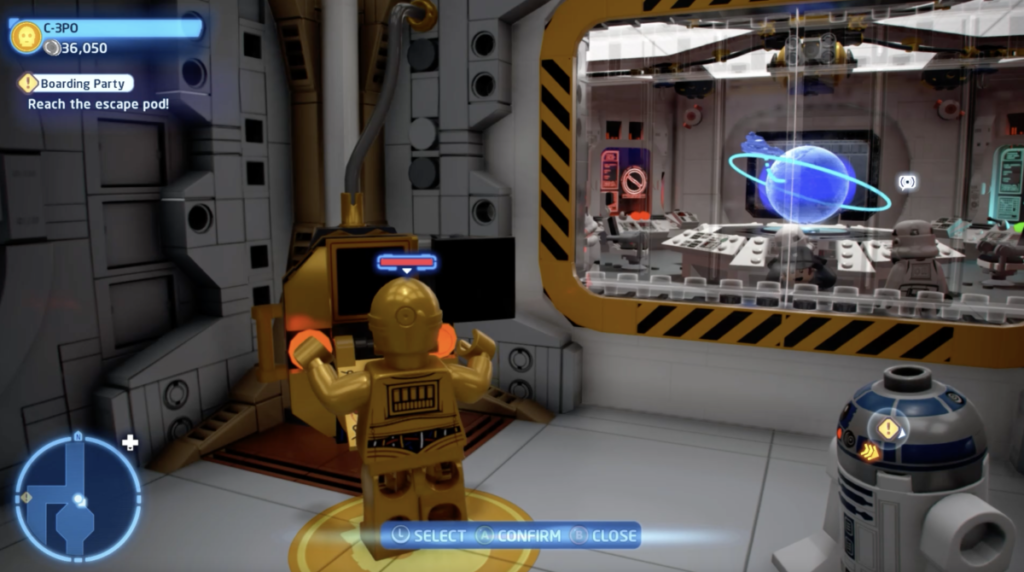The height and width of the screenshot is (572, 1024).
Task: Select the yellow exclamation quest marker
Action: [x=888, y=428]
